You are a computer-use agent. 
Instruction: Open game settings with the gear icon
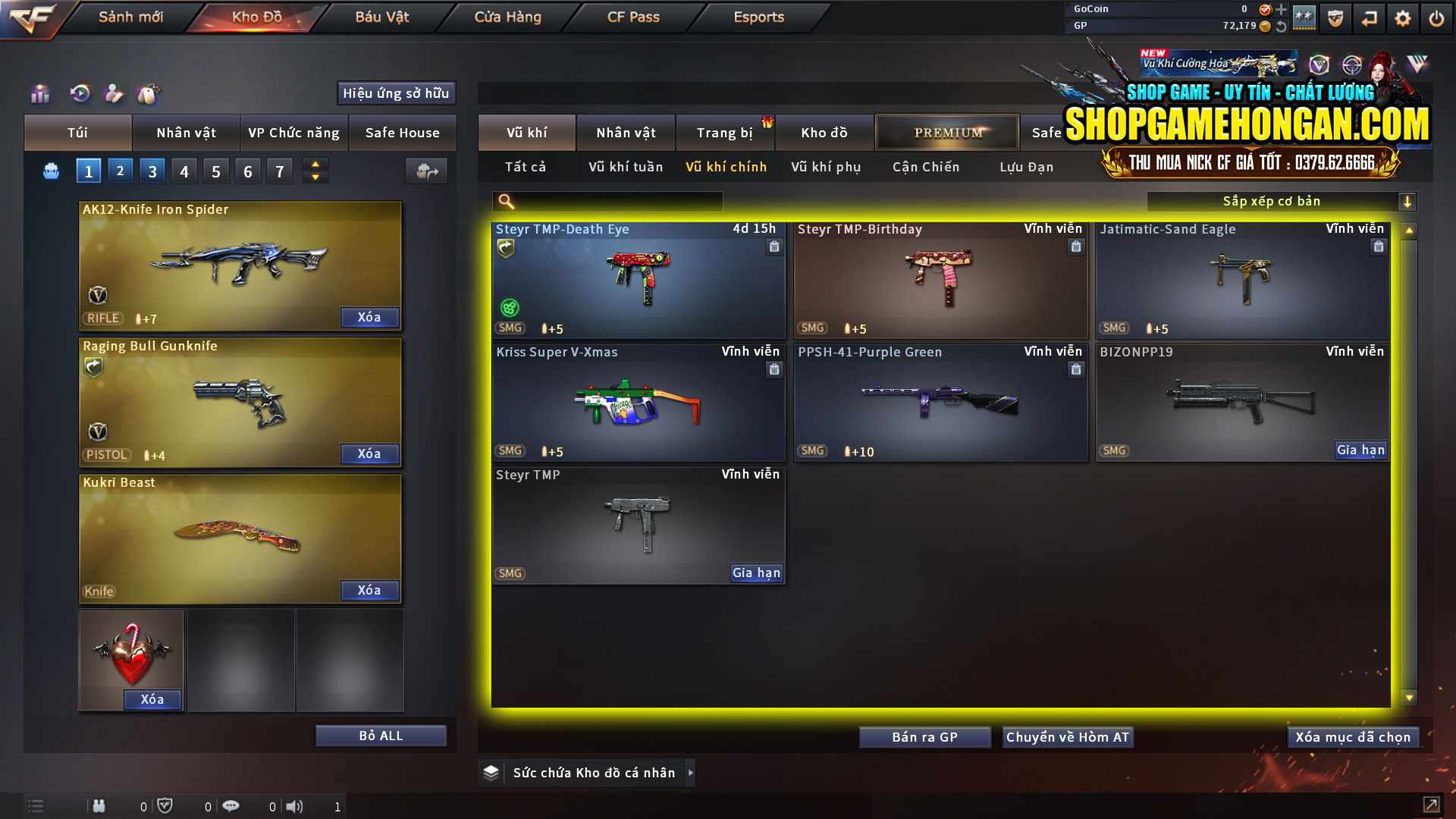tap(1402, 17)
